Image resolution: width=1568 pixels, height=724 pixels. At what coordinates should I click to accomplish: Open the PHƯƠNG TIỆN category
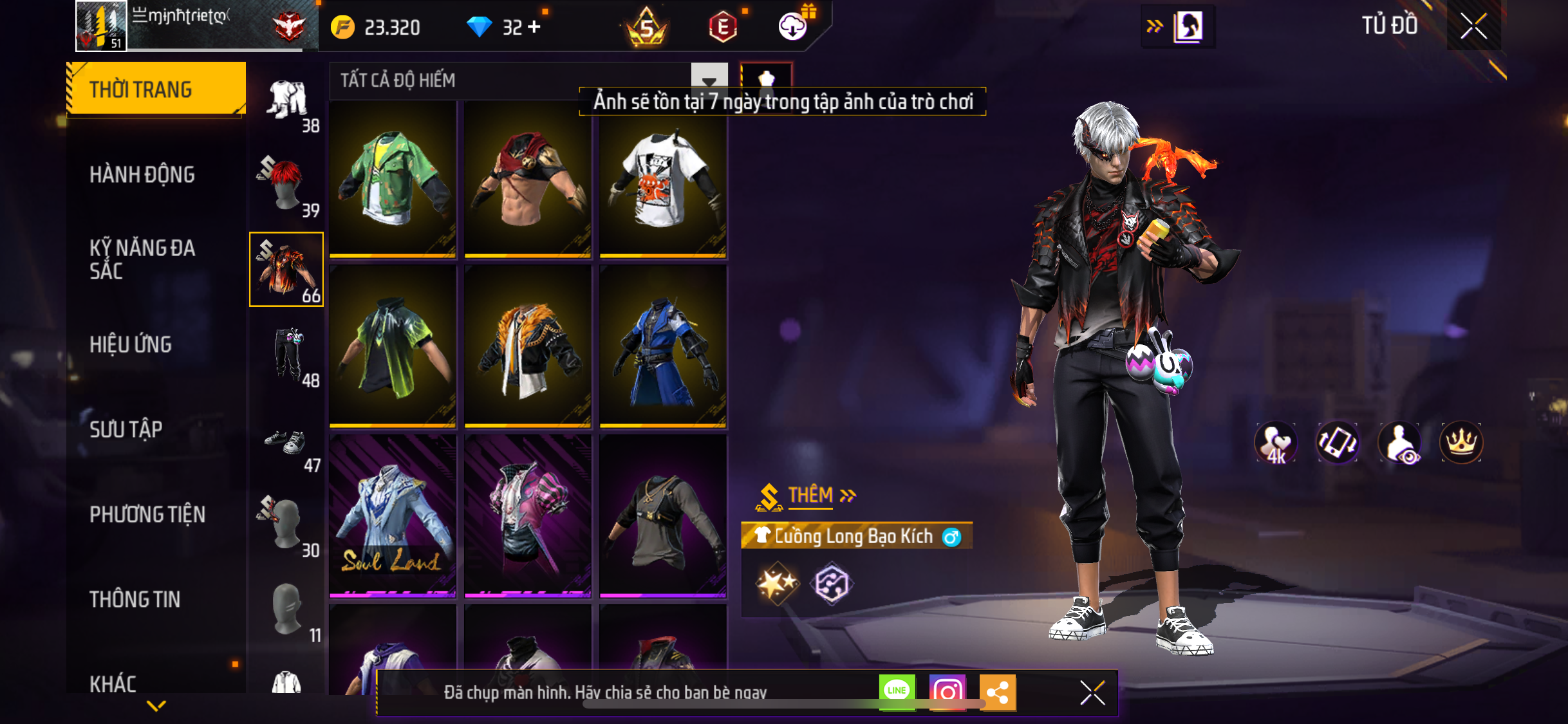(x=147, y=514)
